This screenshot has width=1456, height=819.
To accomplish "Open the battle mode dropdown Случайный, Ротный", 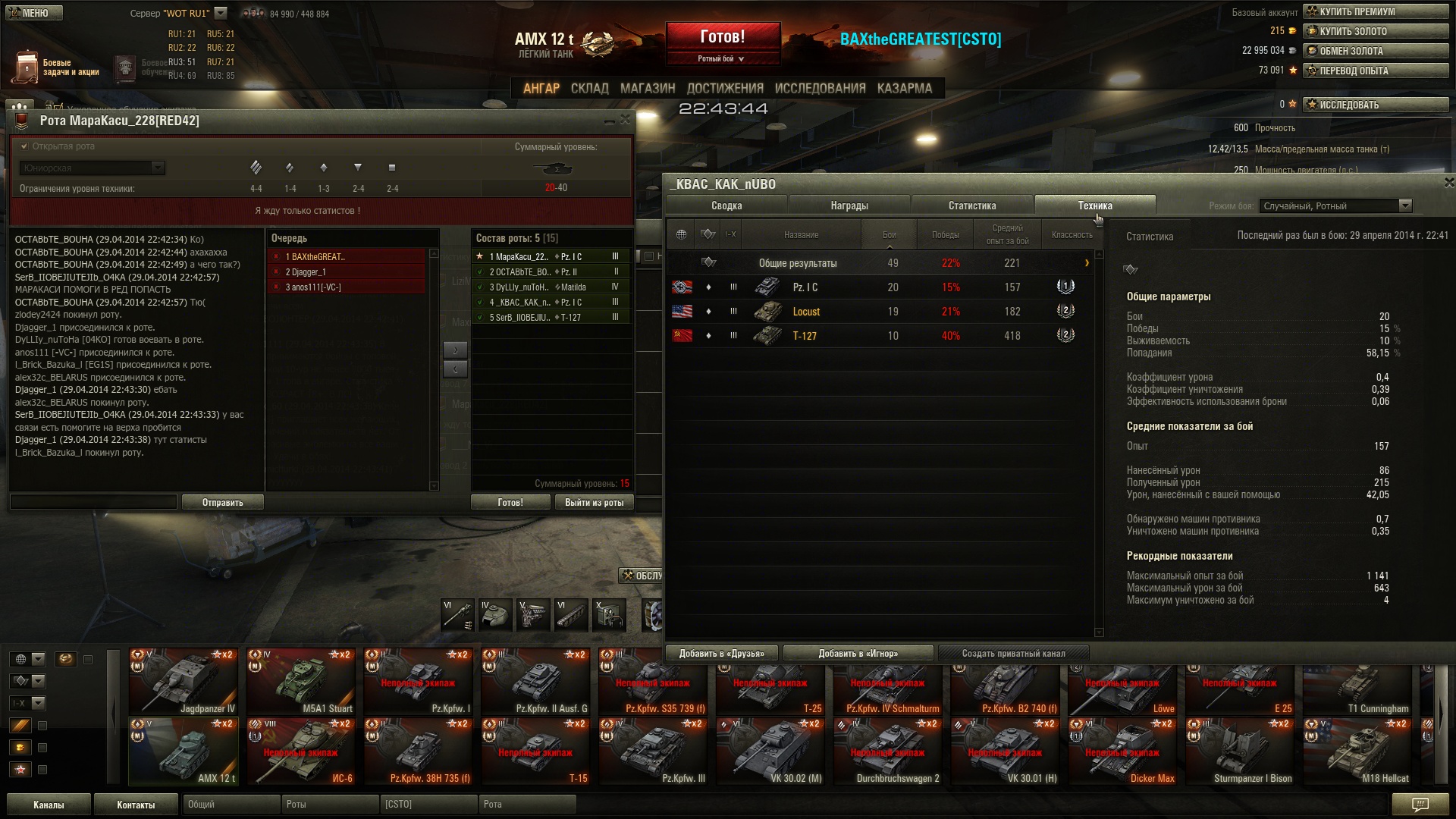I will [1335, 206].
